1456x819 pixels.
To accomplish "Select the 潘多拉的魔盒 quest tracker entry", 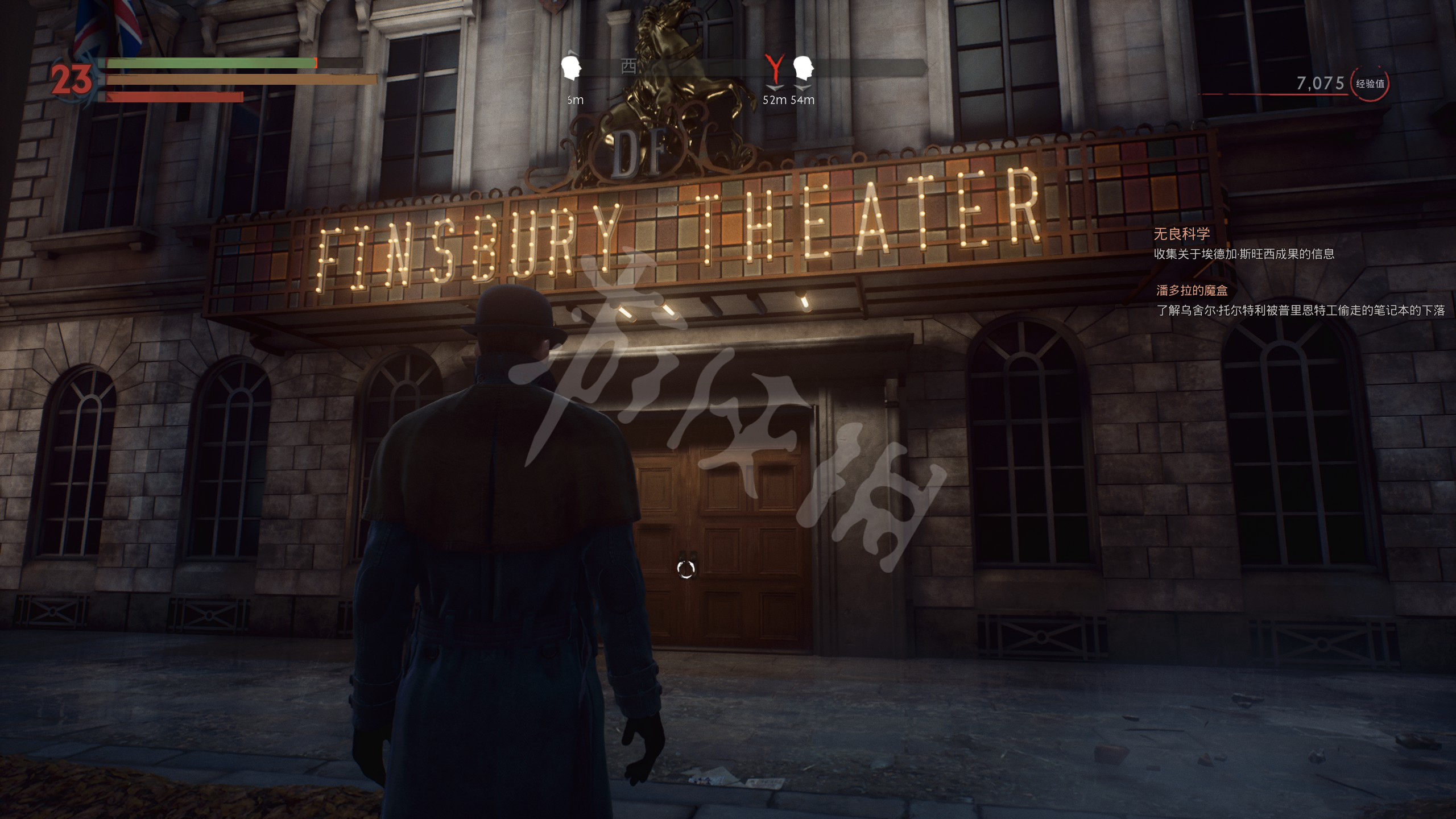I will 1192,291.
